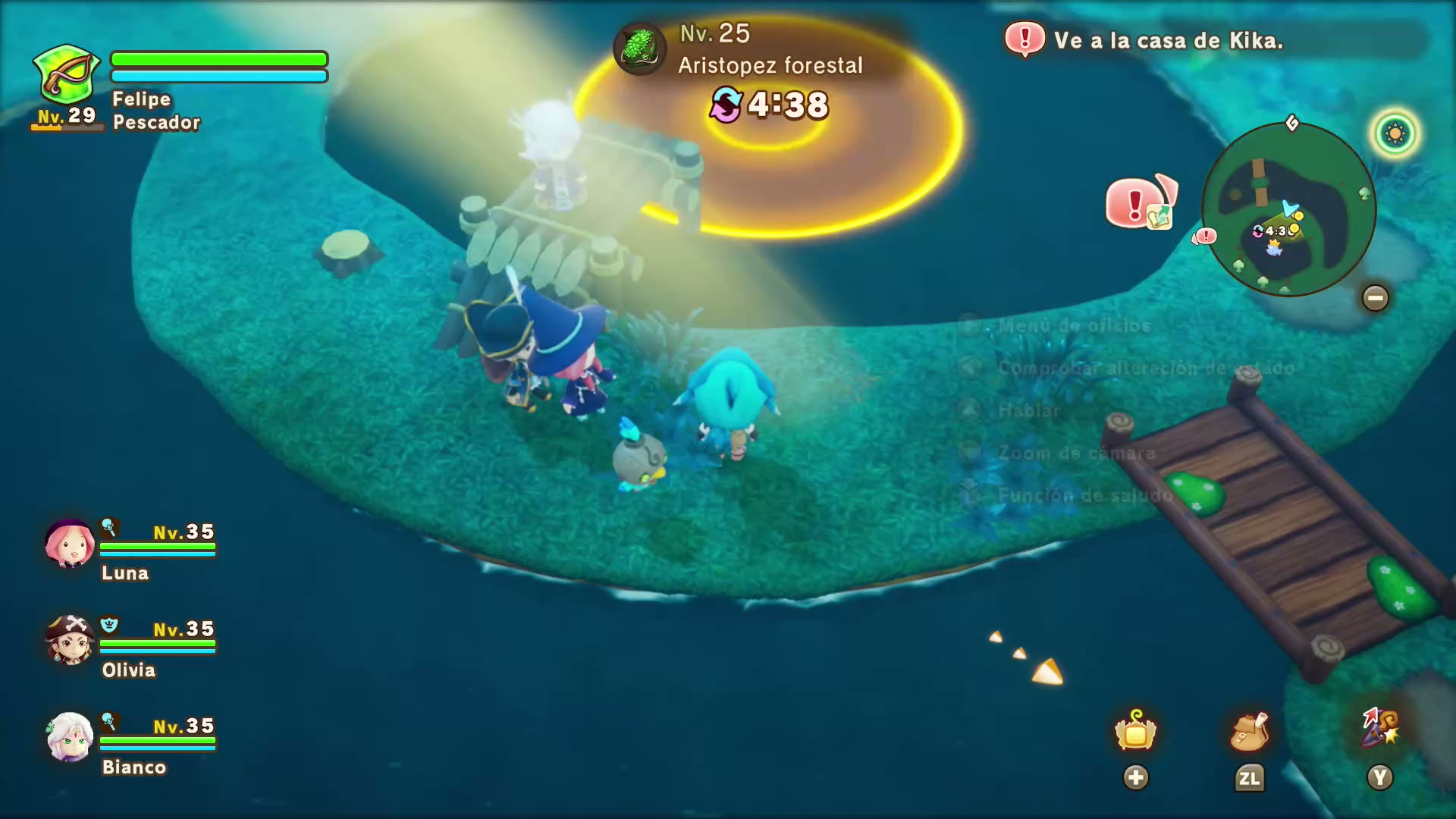Select the quest objective about Kika's house

coord(1168,40)
